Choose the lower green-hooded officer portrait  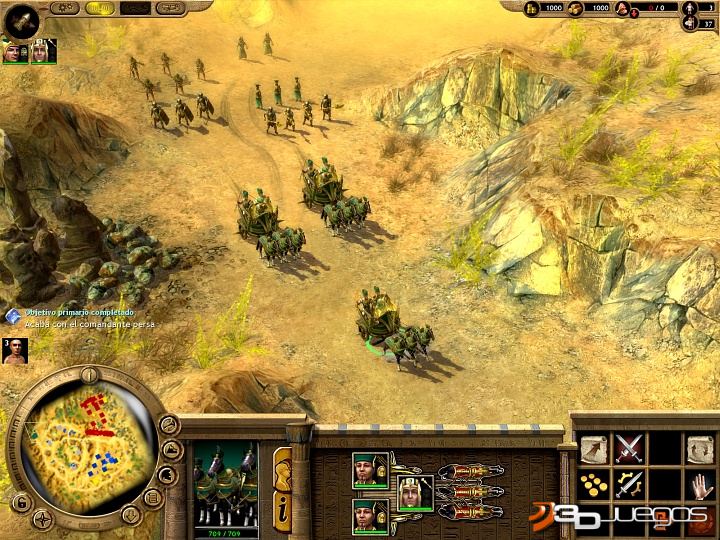[x=369, y=515]
